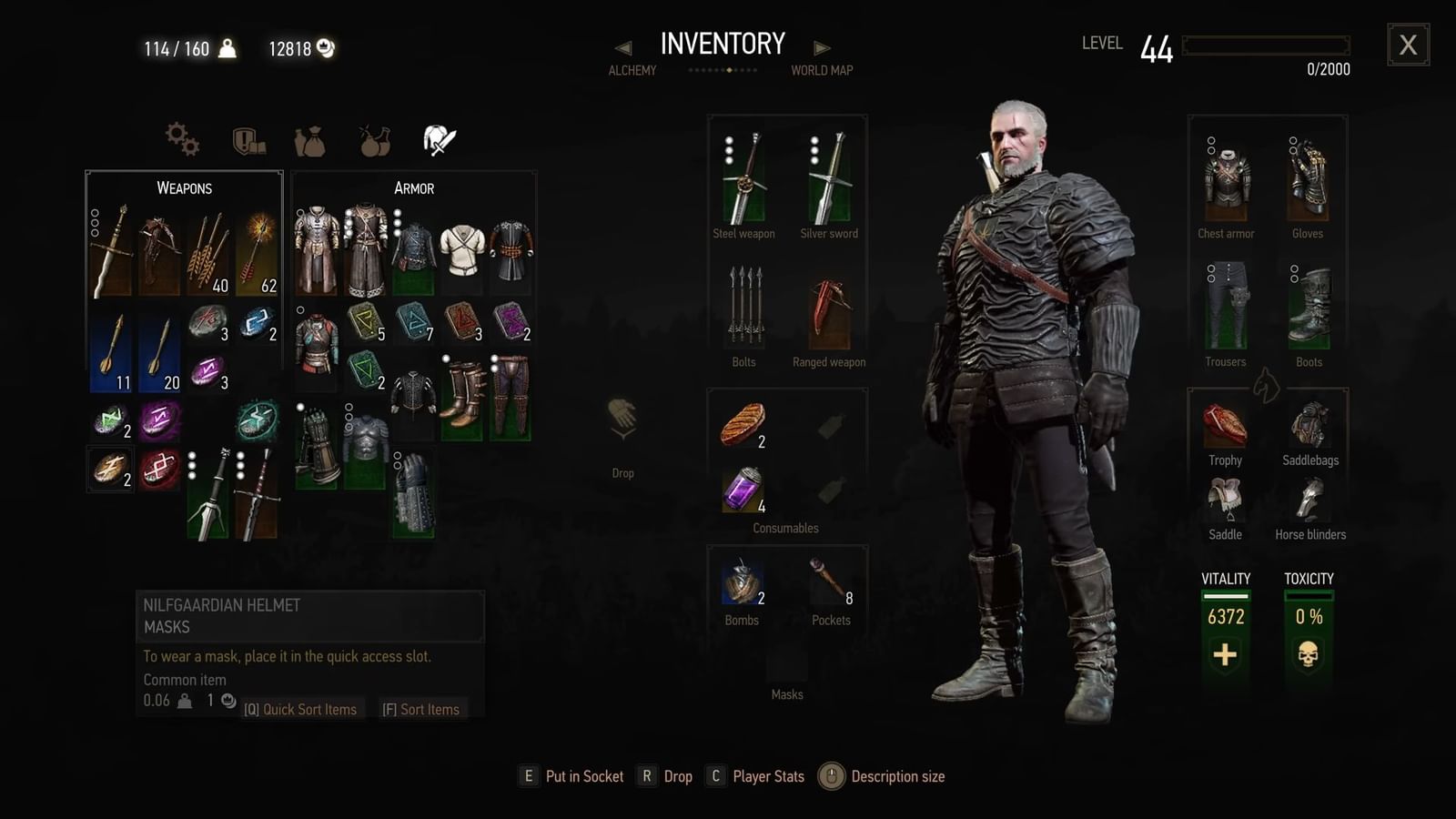
Task: Click the left arrow toward Alchemy
Action: click(x=623, y=48)
